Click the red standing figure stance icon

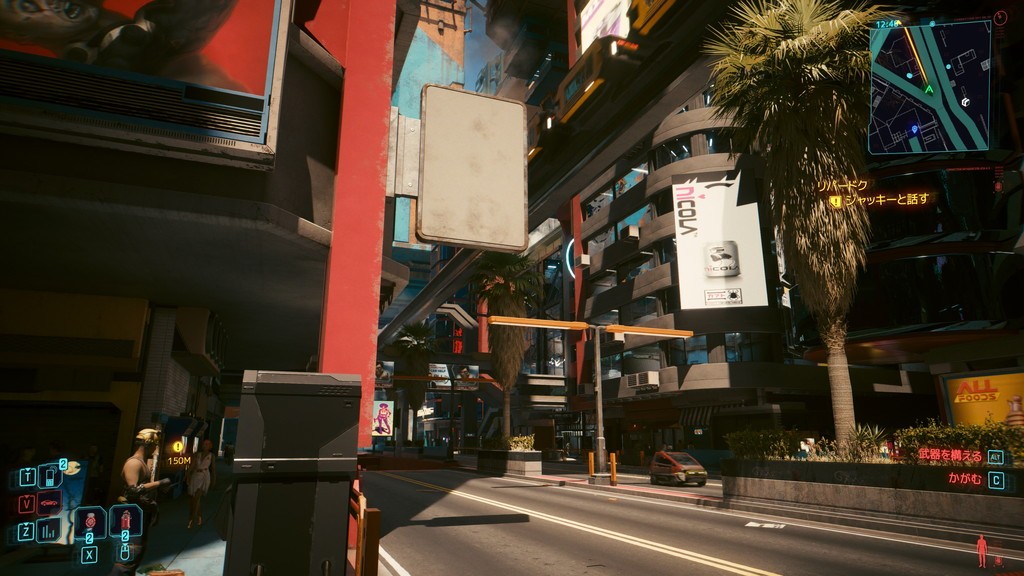tap(981, 550)
